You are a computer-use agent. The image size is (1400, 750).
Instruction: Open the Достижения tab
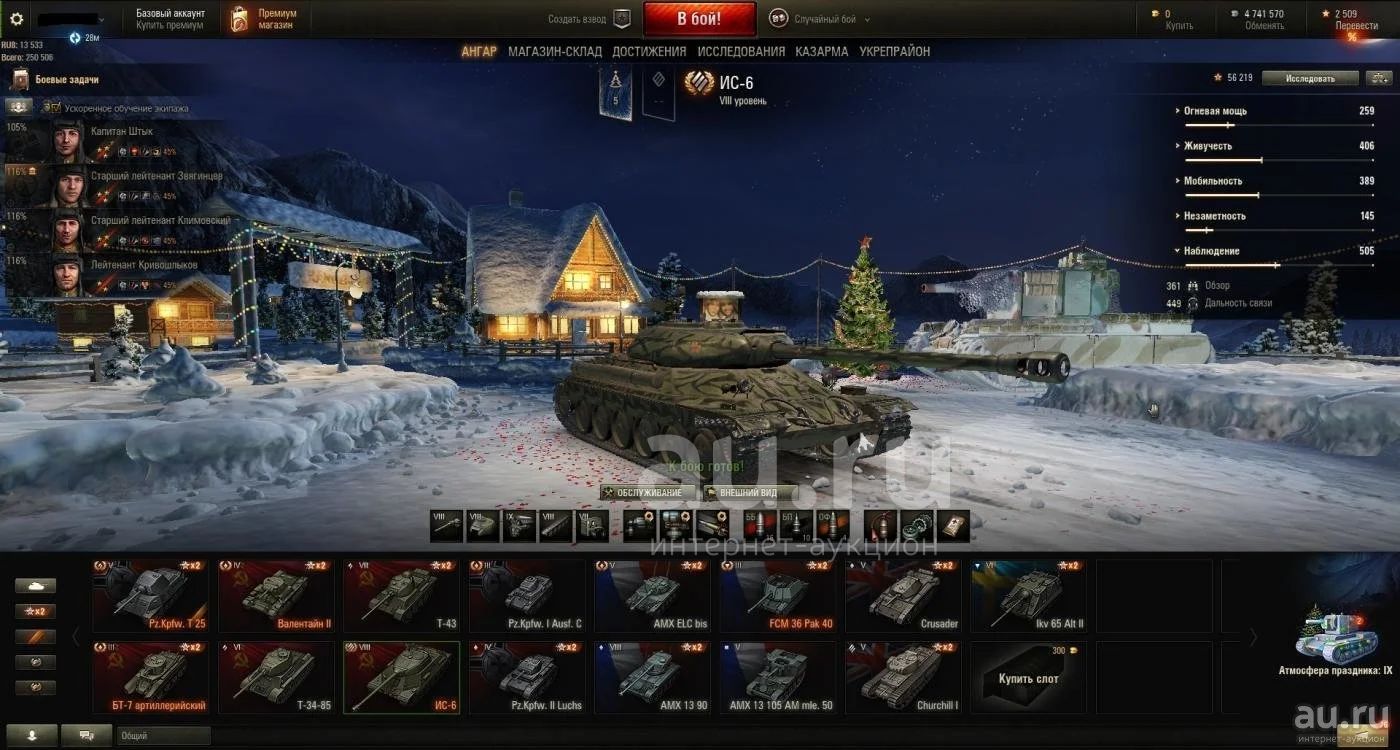(649, 51)
